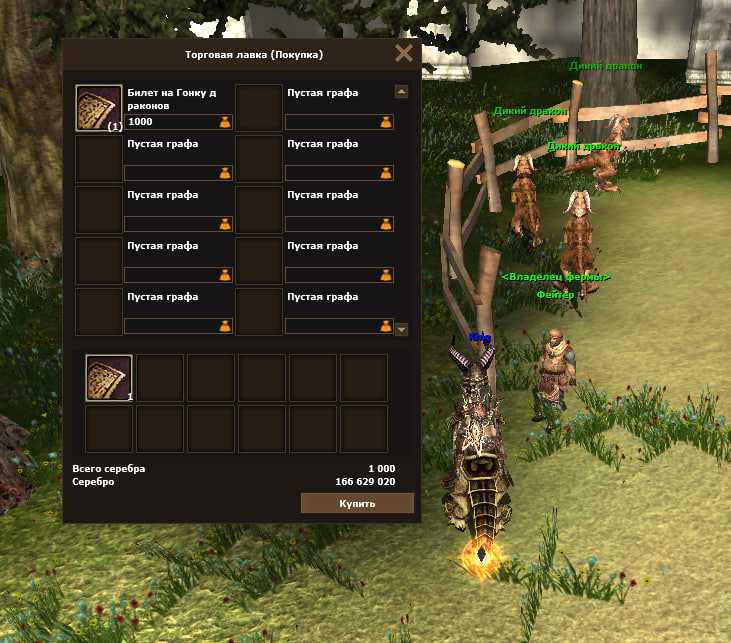This screenshot has width=731, height=643.
Task: Select the ticket in the purchase cart
Action: pyautogui.click(x=109, y=378)
